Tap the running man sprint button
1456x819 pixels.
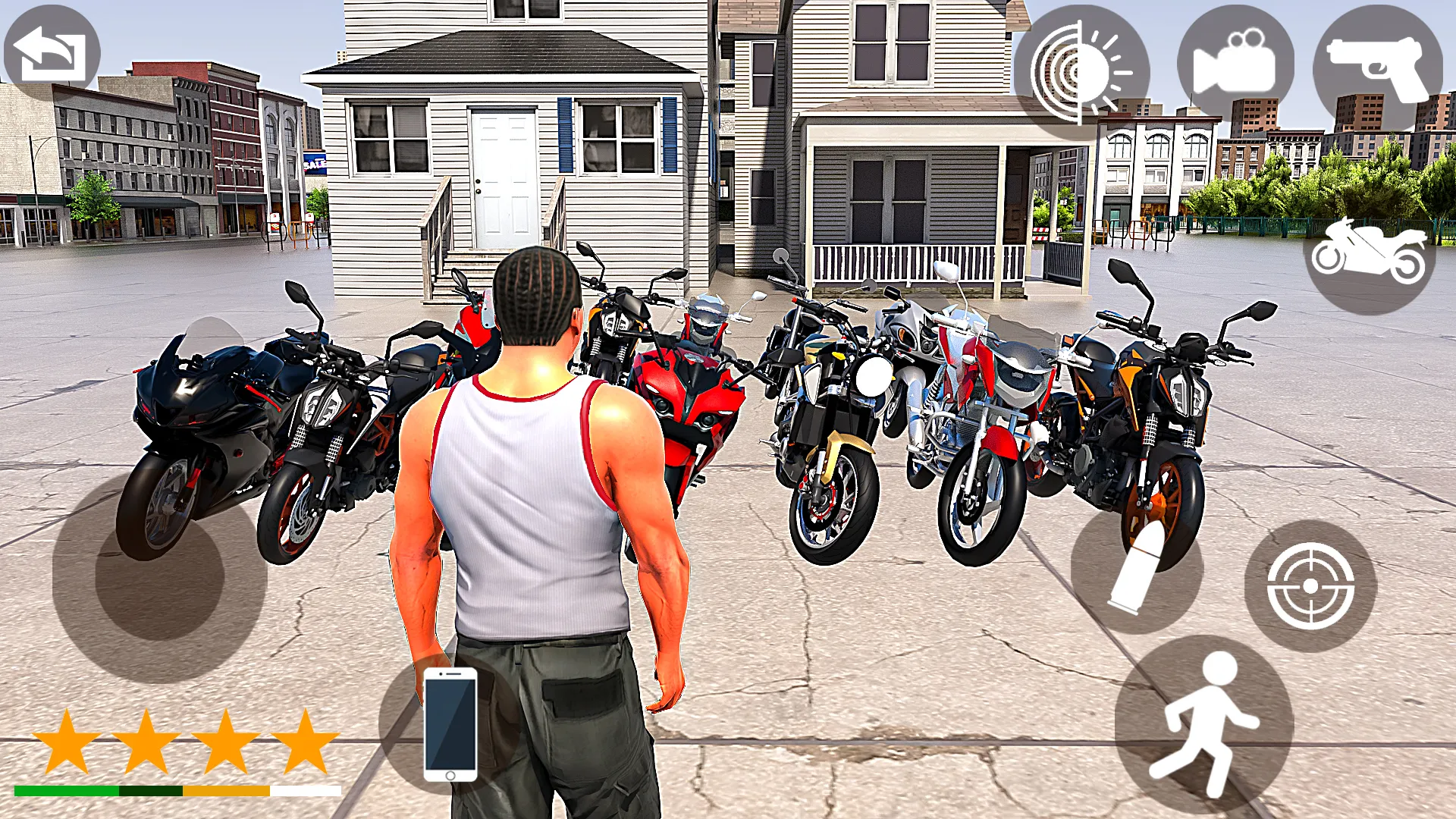[x=1203, y=726]
